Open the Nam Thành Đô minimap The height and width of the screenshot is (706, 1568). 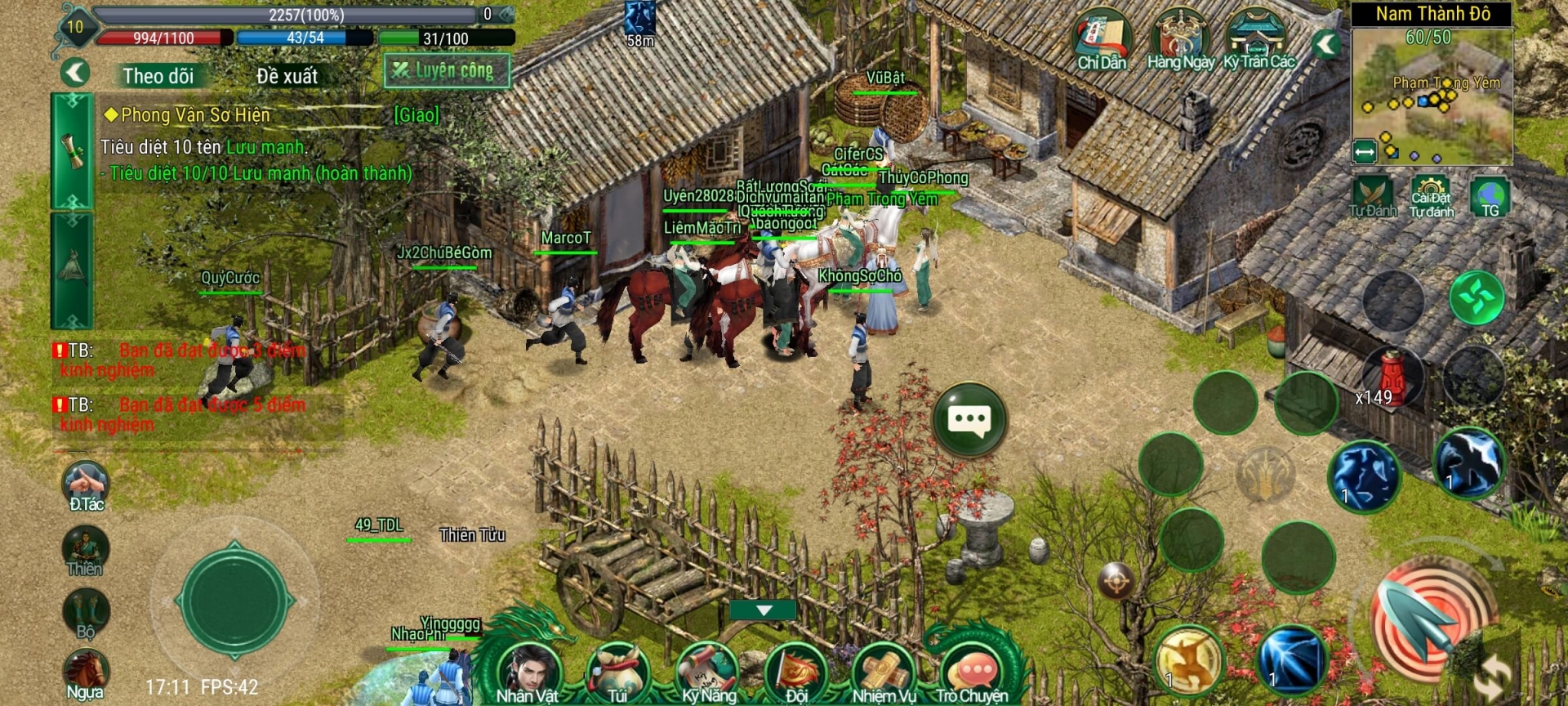click(1432, 94)
